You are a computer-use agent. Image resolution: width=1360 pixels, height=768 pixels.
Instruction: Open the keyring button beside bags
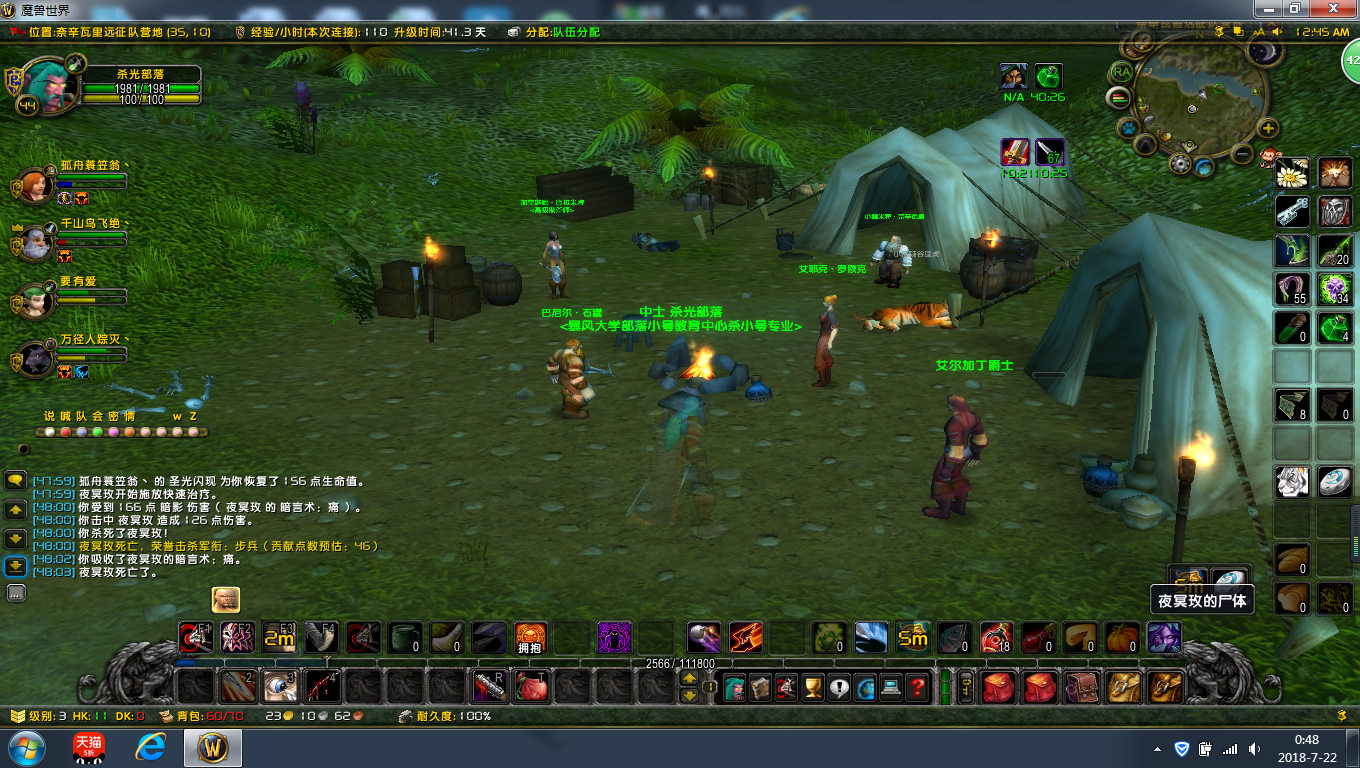coord(966,687)
